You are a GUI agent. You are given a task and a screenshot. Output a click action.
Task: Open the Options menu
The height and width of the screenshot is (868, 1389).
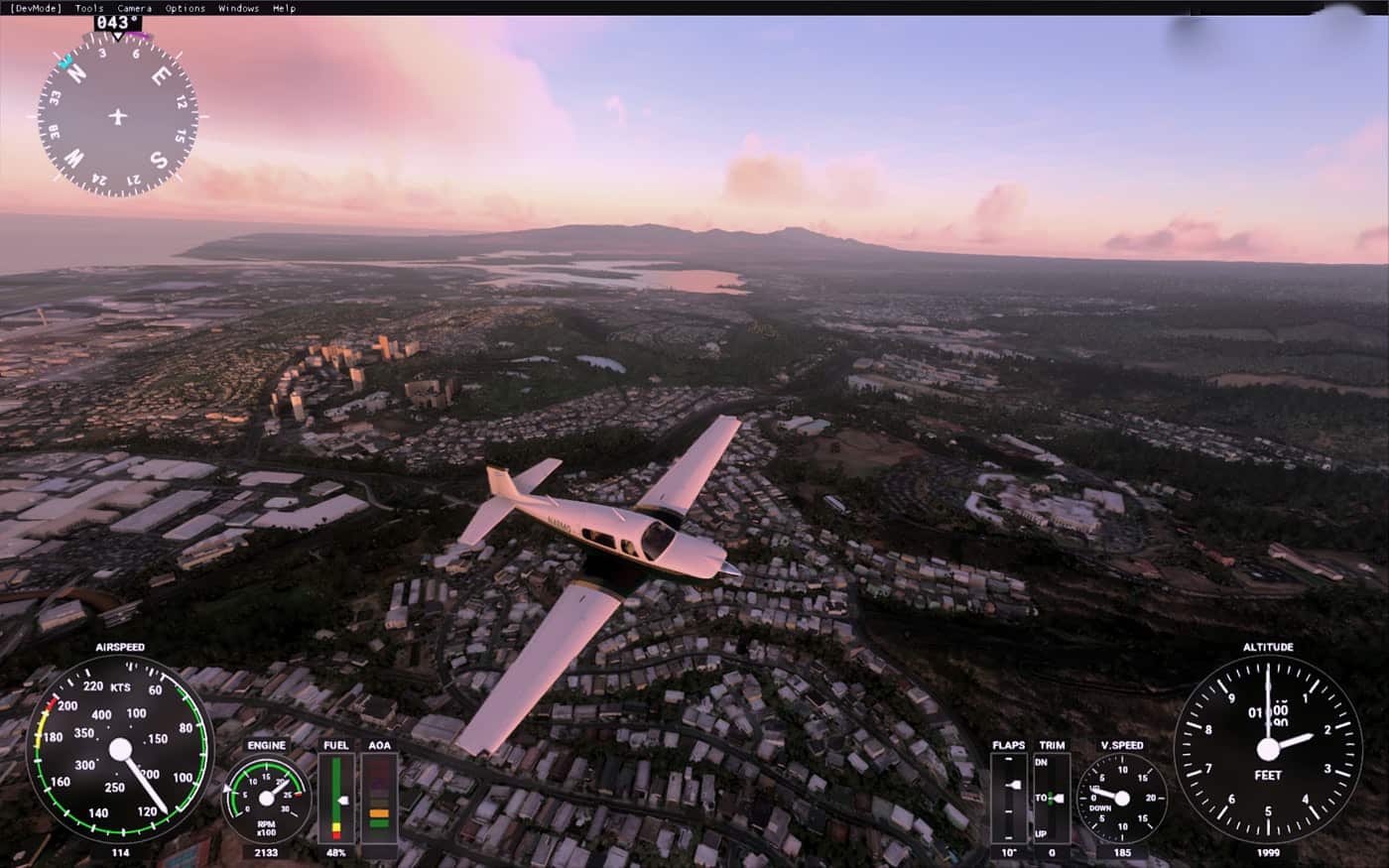click(186, 8)
